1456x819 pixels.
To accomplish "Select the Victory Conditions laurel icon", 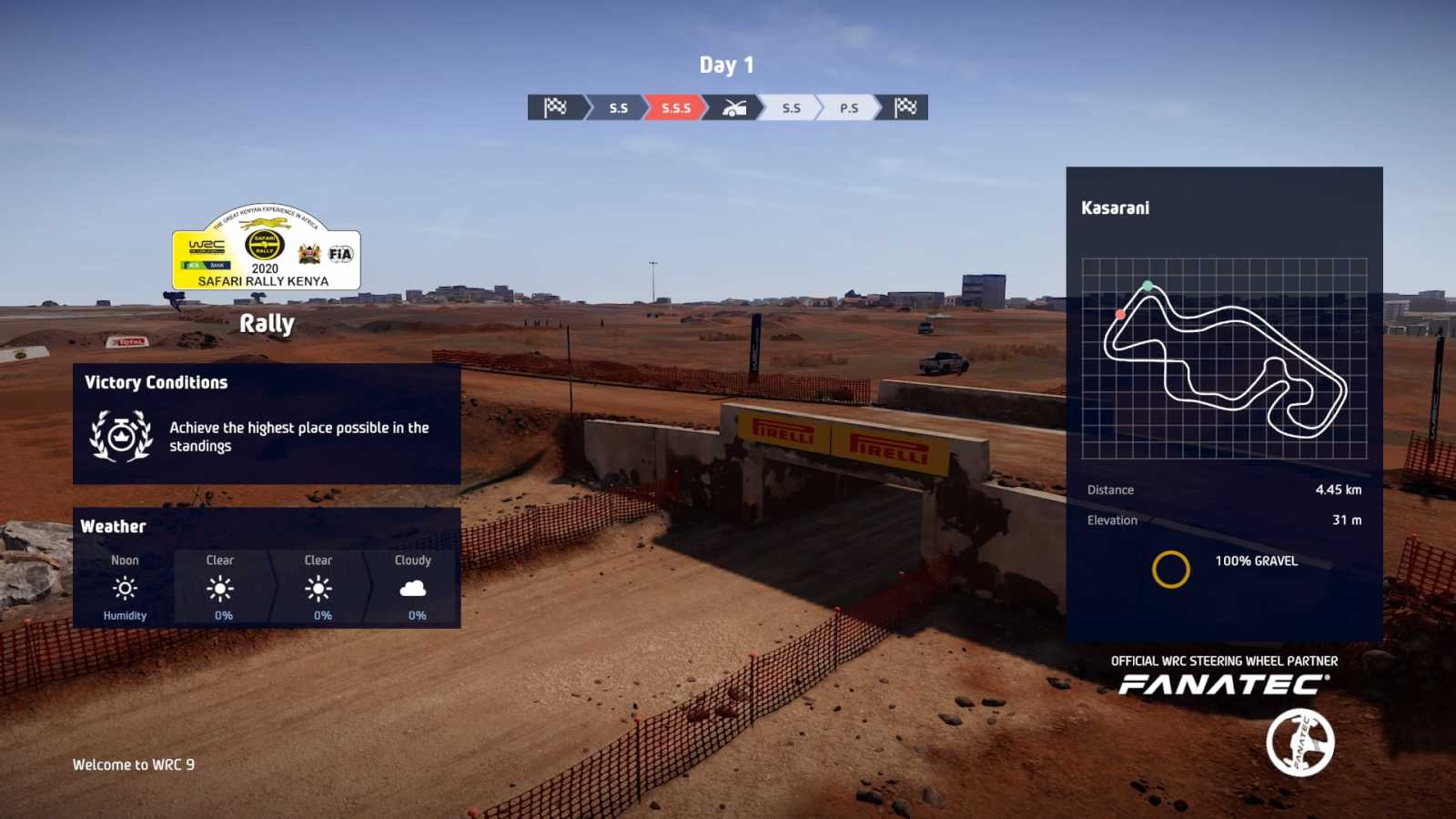I will (121, 436).
